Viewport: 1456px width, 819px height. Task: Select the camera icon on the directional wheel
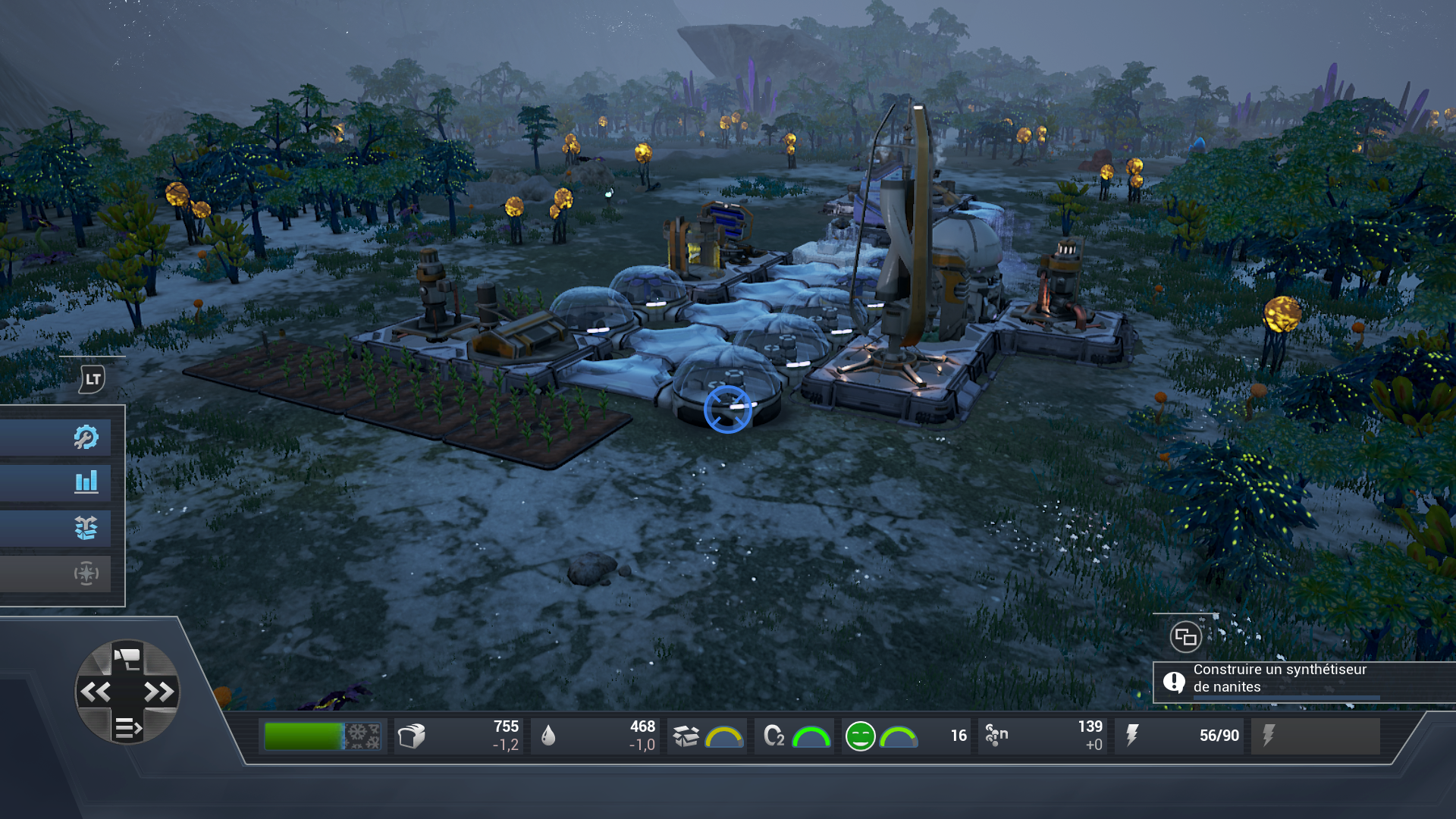[127, 657]
